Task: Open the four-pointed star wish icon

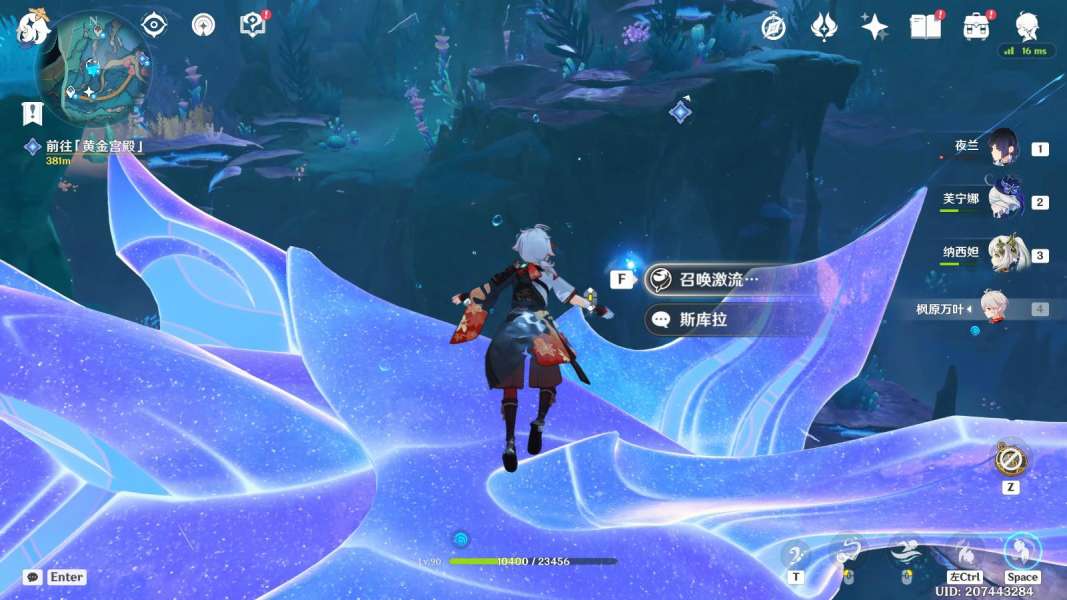Action: tap(875, 27)
